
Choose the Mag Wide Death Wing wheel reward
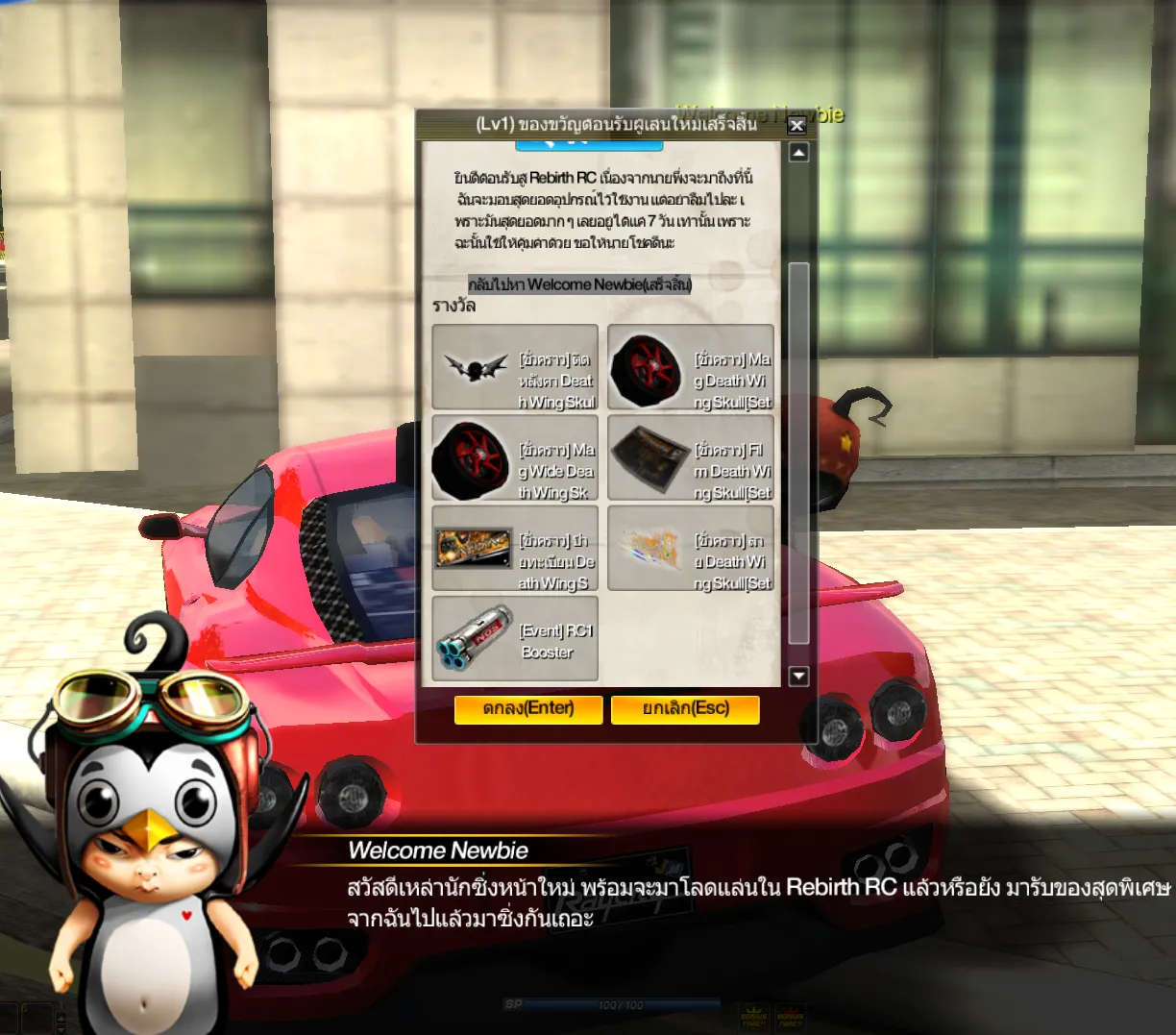(x=515, y=458)
